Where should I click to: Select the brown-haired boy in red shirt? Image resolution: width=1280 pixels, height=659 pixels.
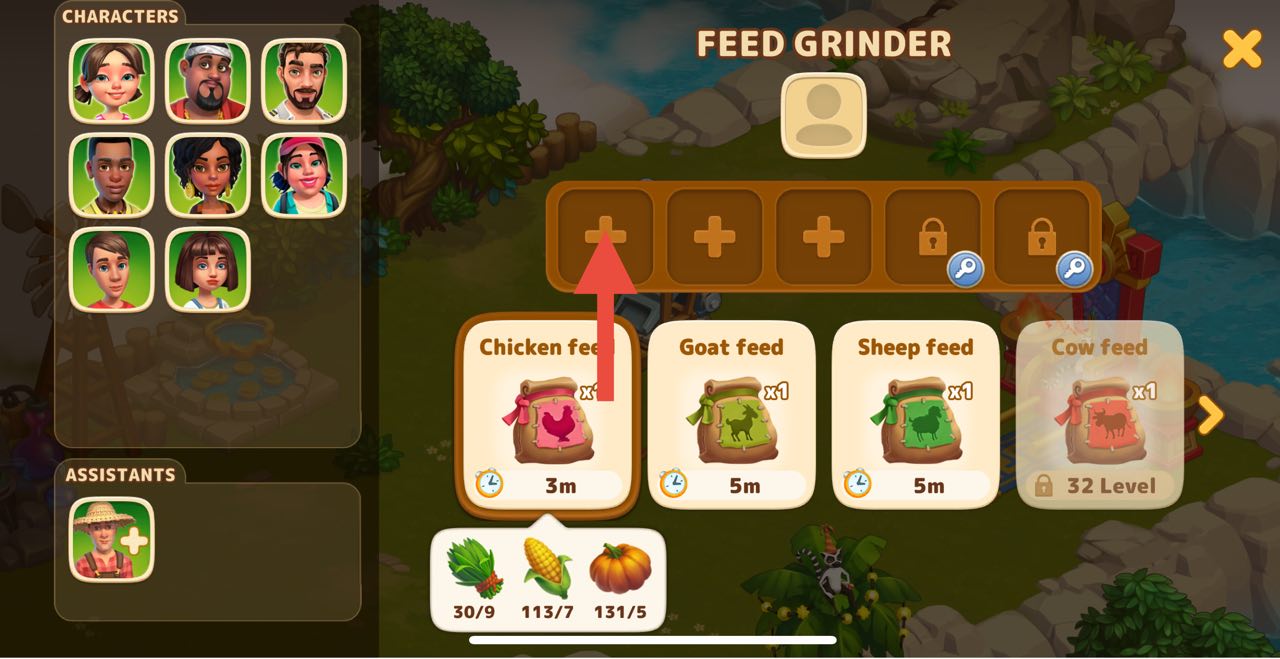click(x=112, y=269)
